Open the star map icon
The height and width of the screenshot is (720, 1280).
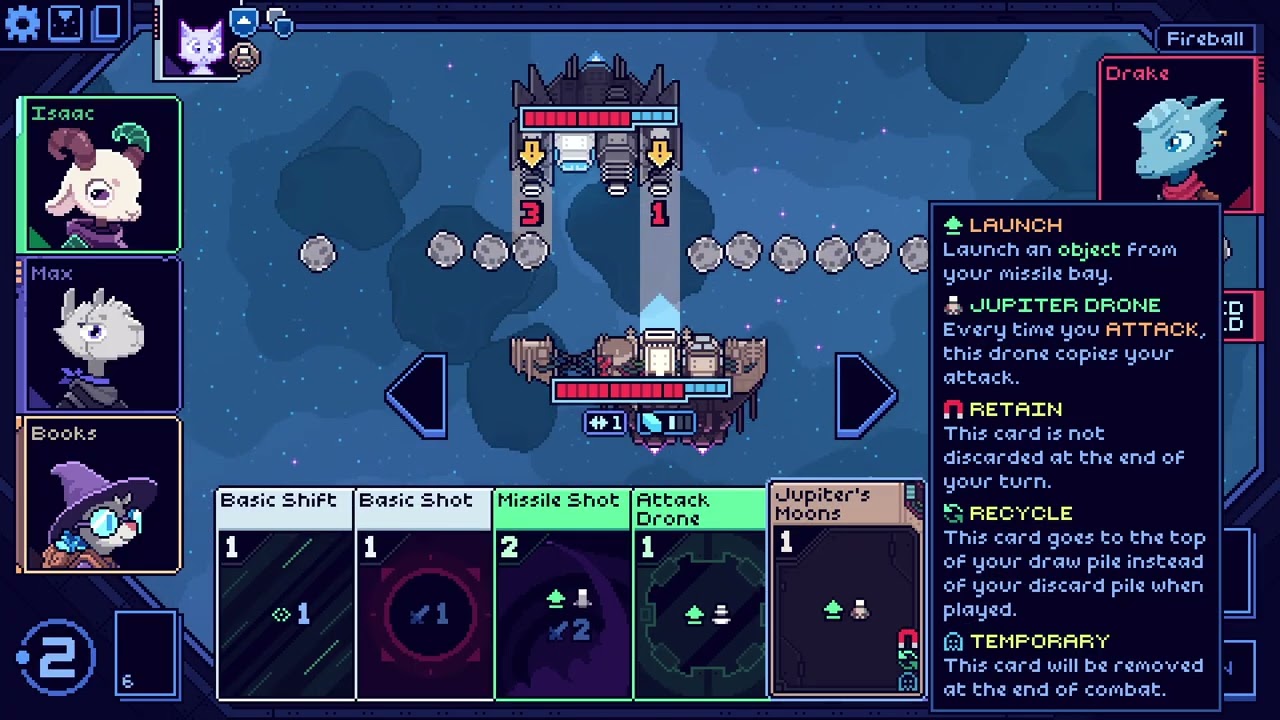(65, 23)
